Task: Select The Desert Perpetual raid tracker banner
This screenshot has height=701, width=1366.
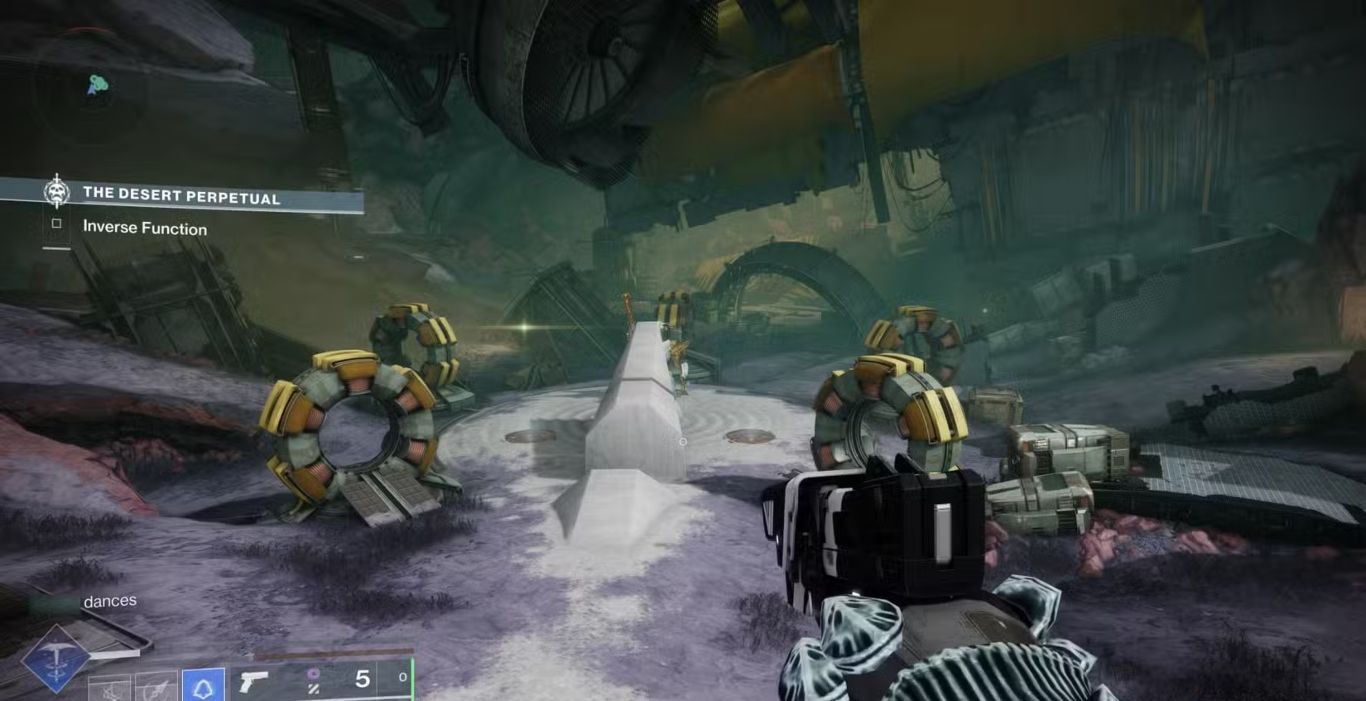Action: [180, 195]
